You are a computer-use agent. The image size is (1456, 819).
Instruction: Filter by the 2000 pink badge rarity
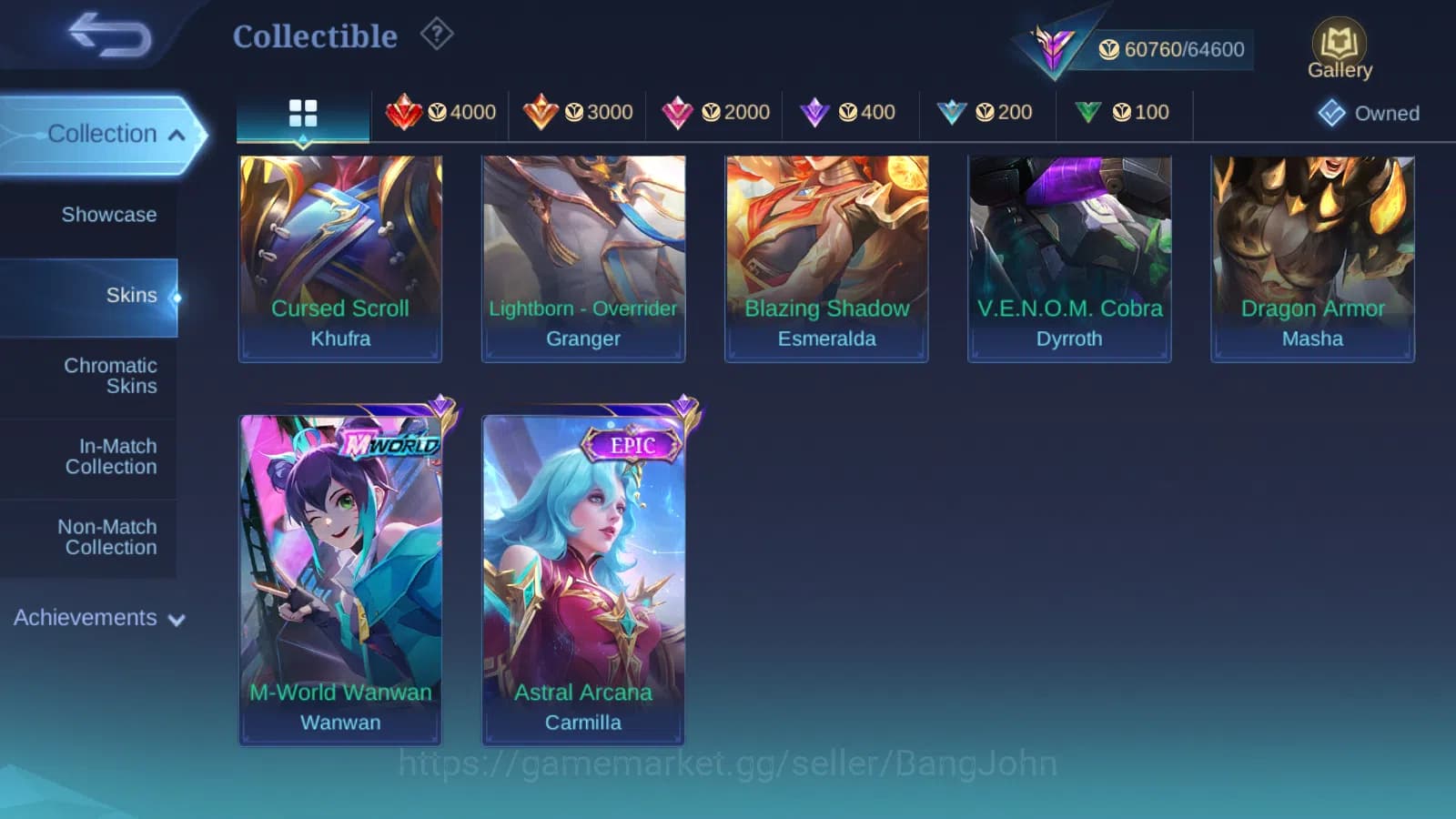(x=714, y=113)
